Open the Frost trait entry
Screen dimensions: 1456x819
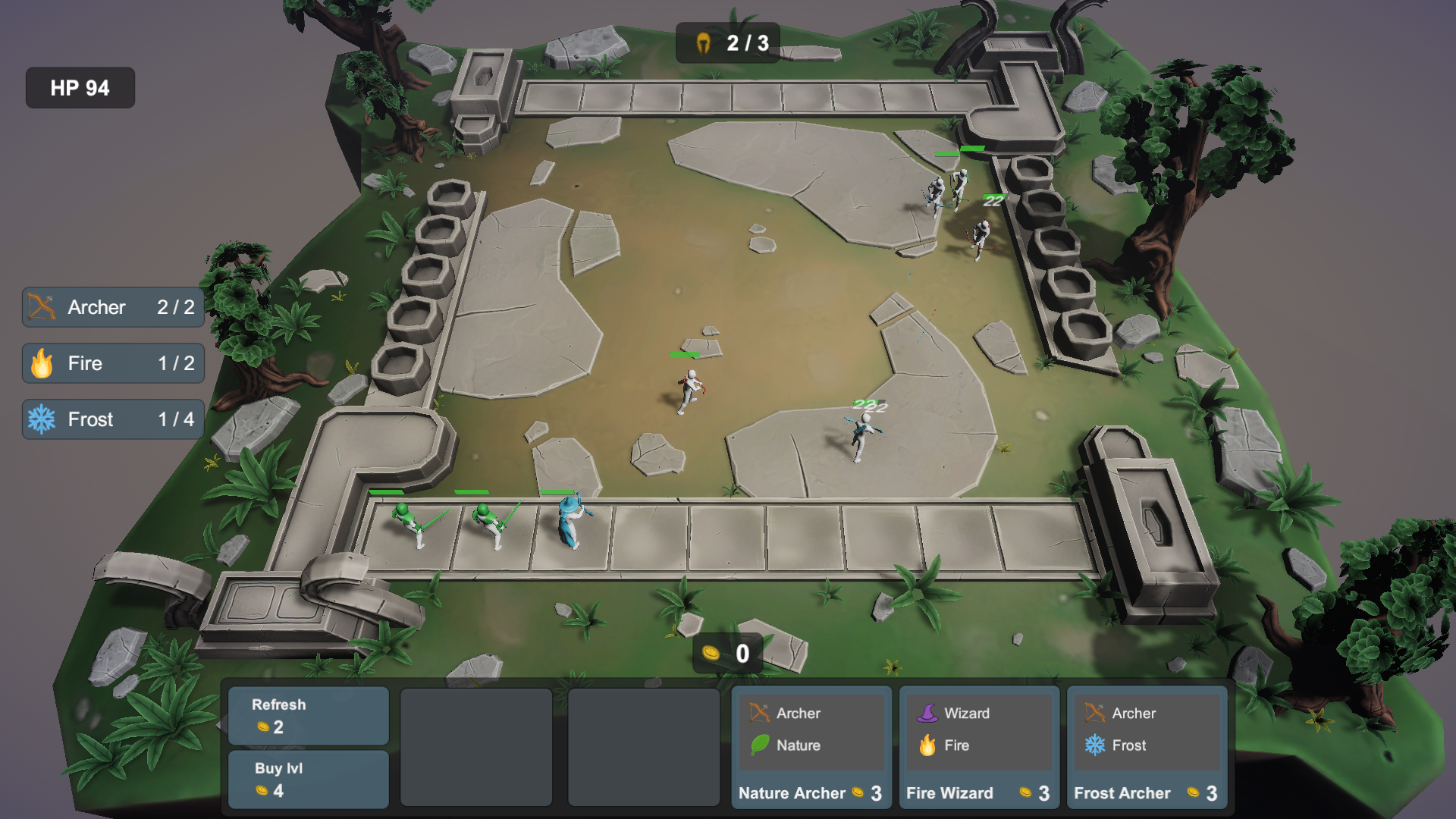pyautogui.click(x=113, y=419)
